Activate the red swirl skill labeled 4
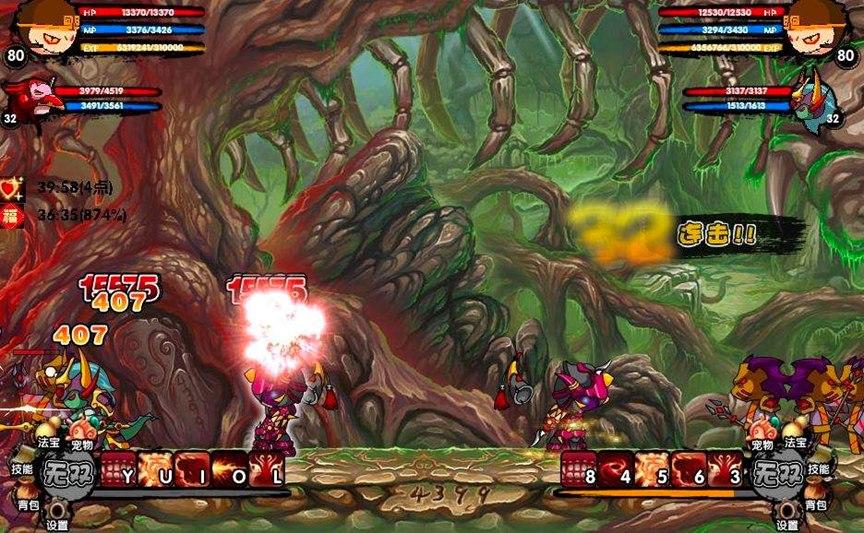 (x=616, y=468)
